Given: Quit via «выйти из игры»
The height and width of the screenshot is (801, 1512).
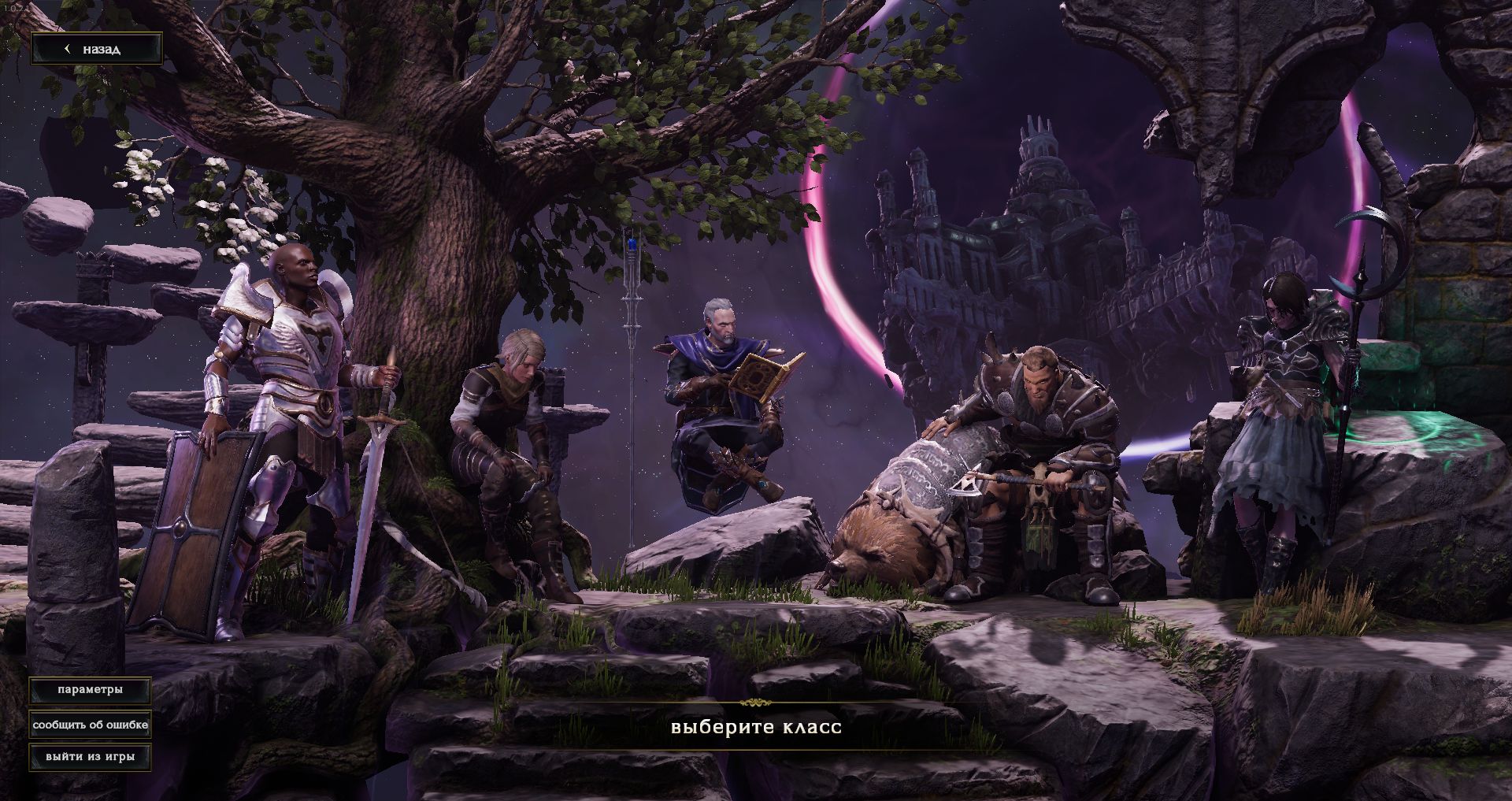Looking at the screenshot, I should 90,757.
